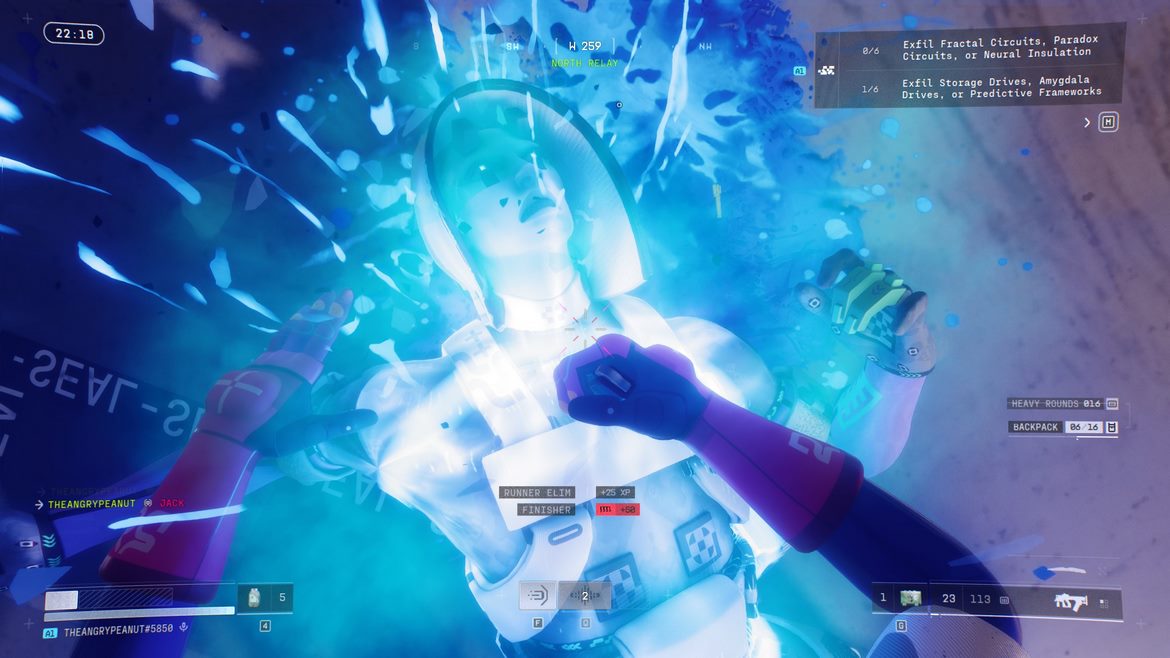The width and height of the screenshot is (1170, 658).
Task: Click the faction icon beside the objectives
Action: pyautogui.click(x=827, y=71)
